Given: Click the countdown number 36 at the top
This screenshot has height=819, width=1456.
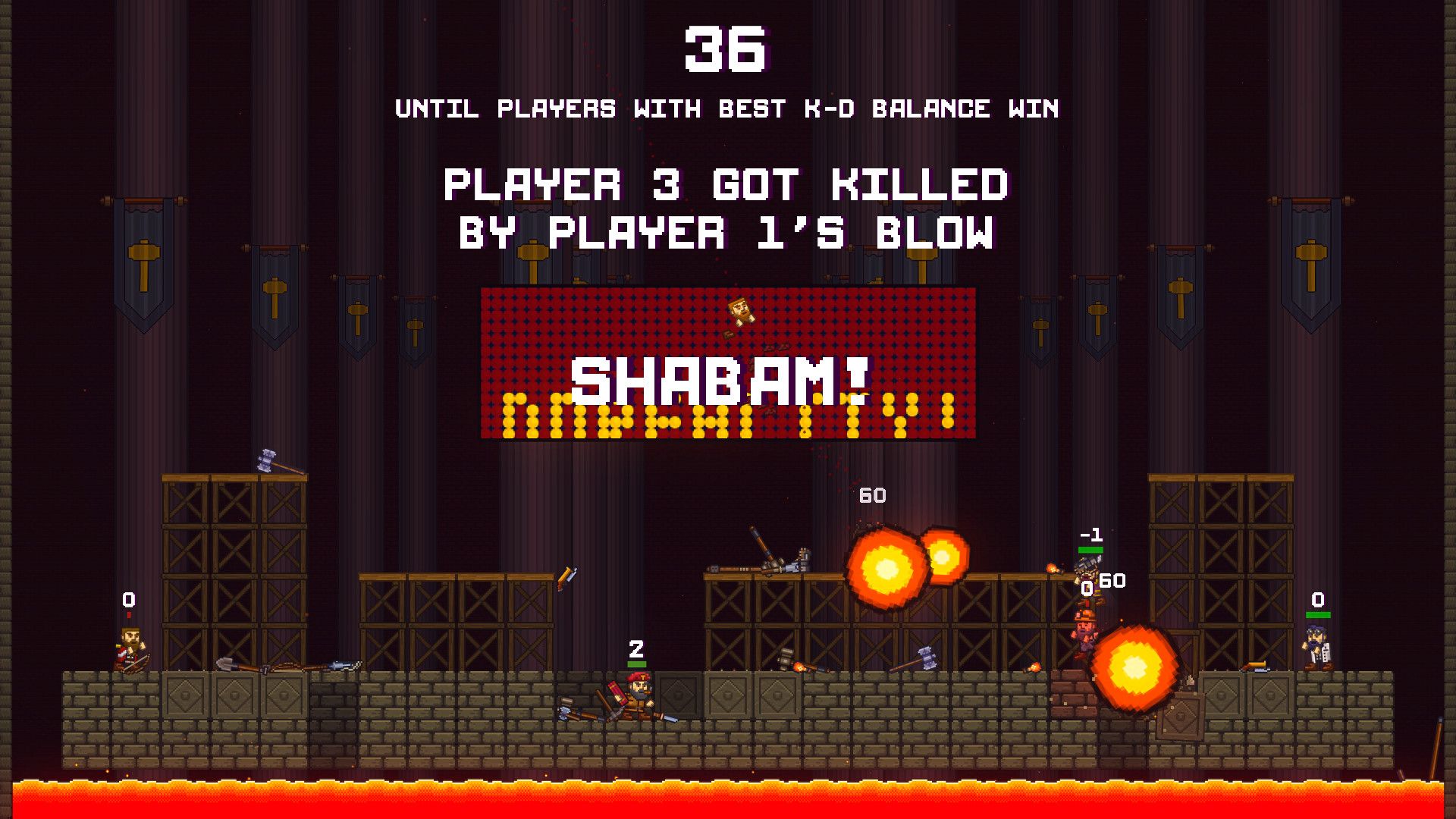Looking at the screenshot, I should point(728,49).
